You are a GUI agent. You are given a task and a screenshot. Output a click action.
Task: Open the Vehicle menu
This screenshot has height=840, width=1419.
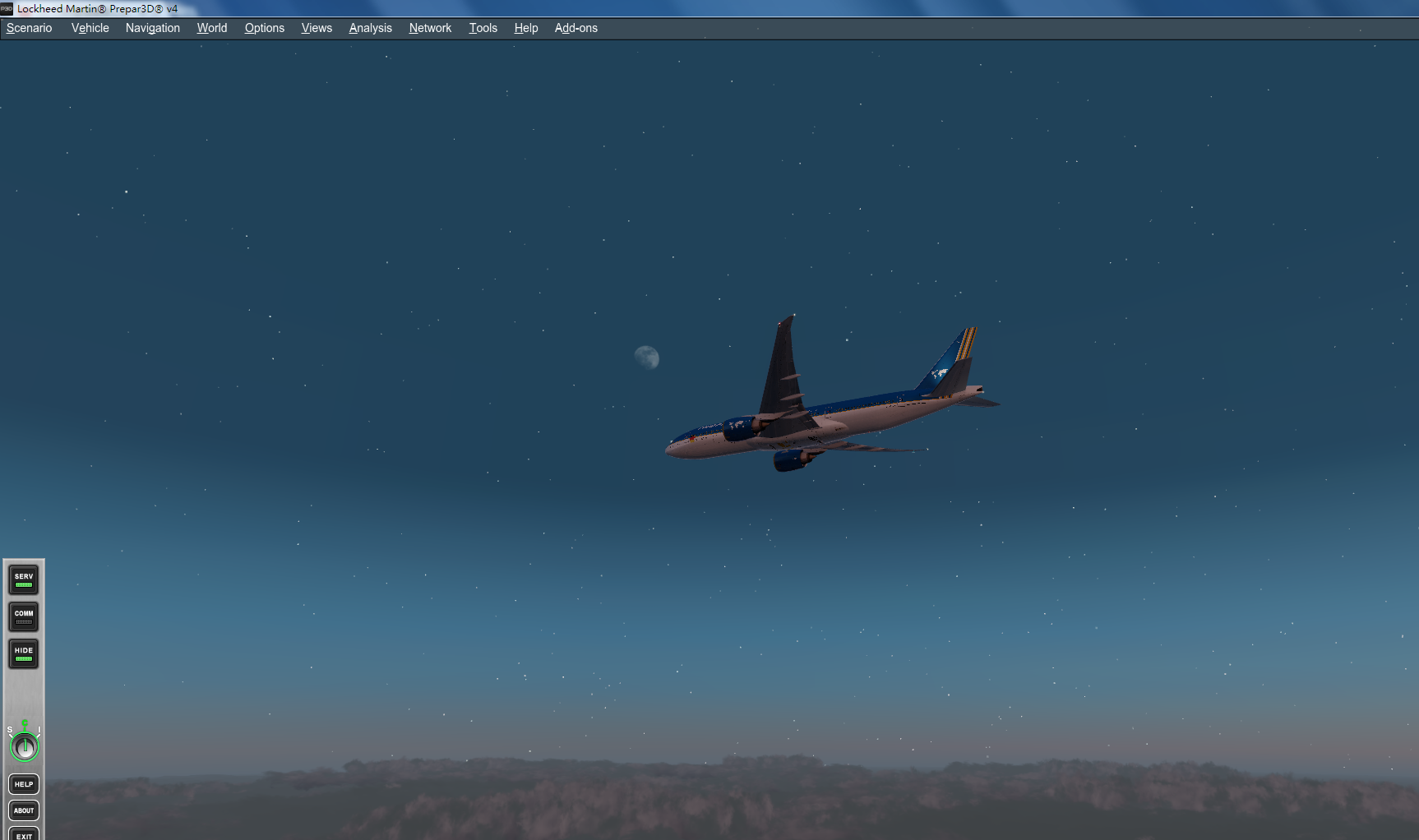coord(89,27)
